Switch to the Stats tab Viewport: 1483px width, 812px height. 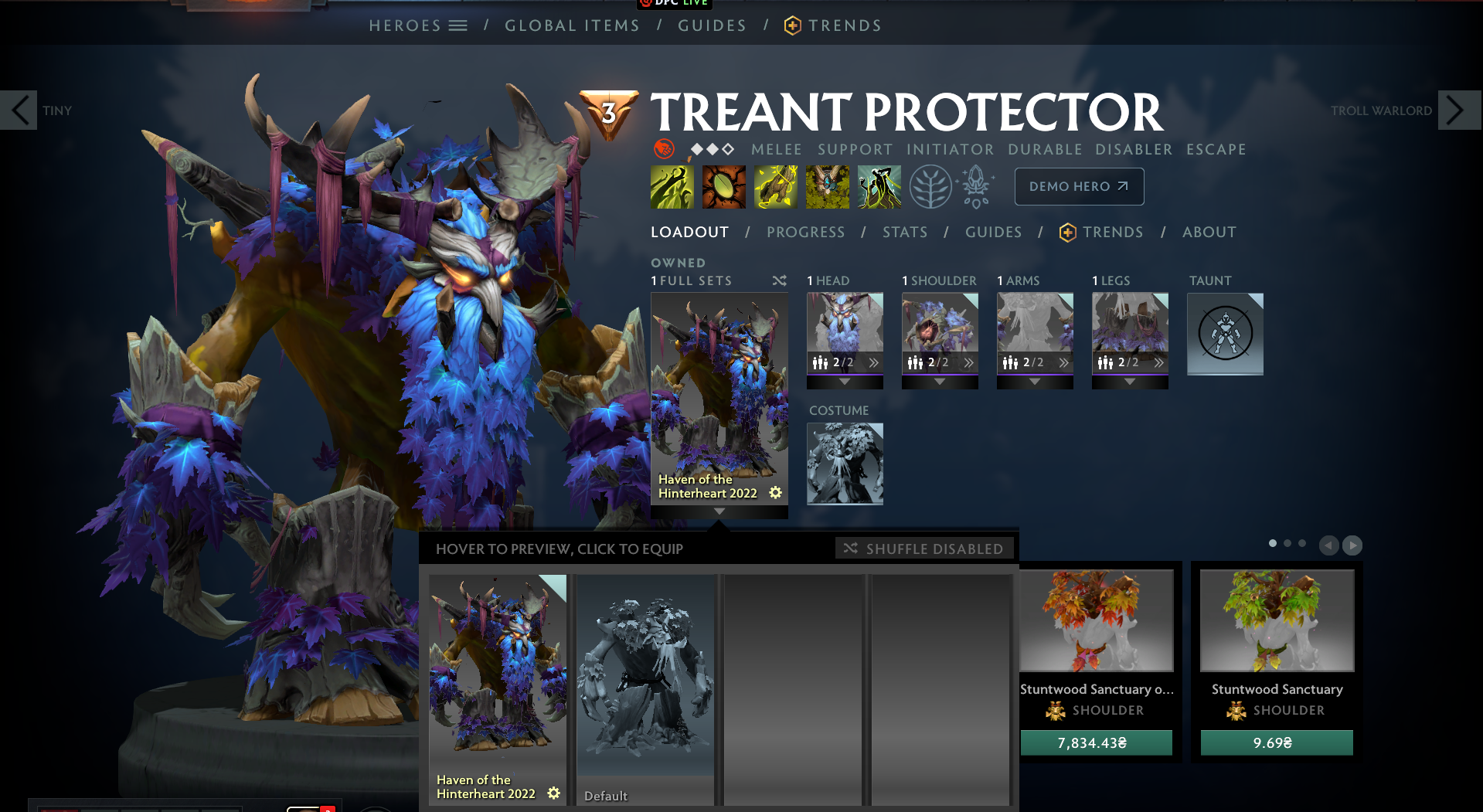tap(905, 232)
